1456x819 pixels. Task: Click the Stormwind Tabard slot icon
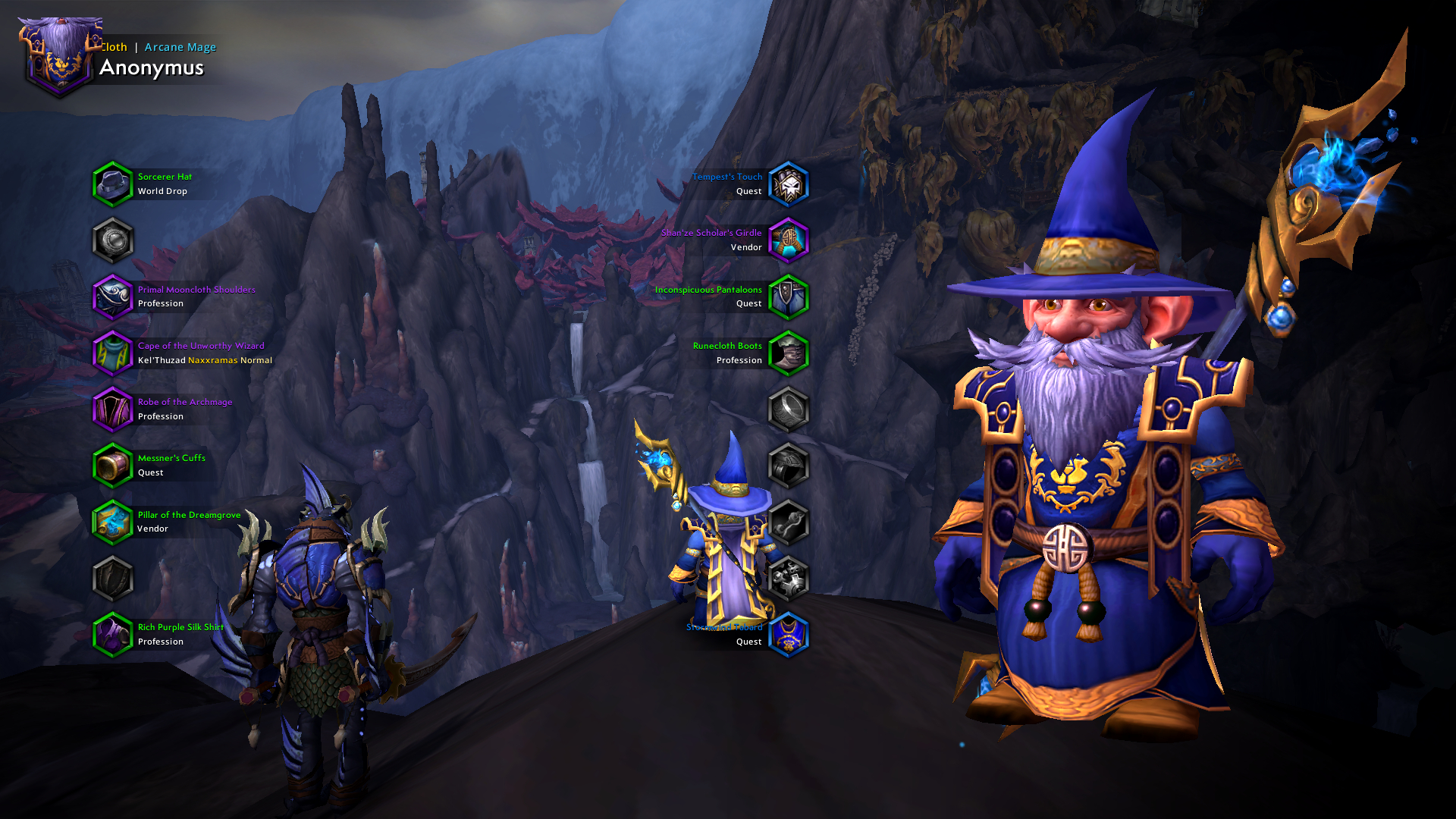pyautogui.click(x=789, y=634)
